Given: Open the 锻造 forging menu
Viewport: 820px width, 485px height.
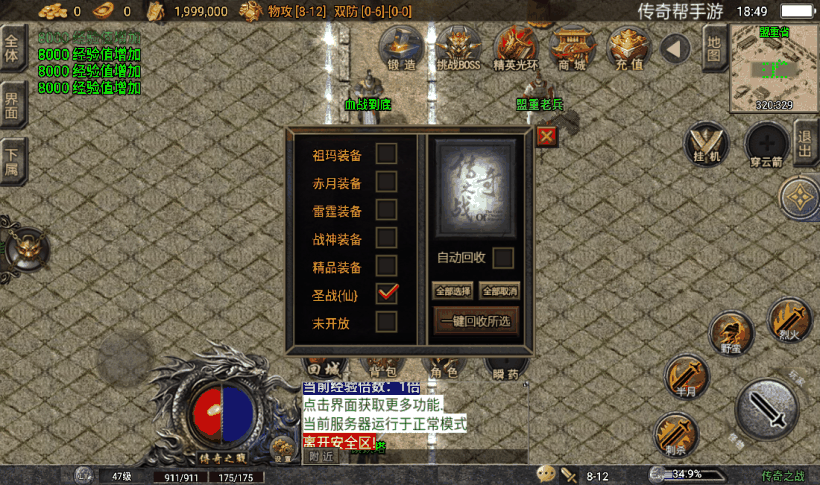Looking at the screenshot, I should tap(399, 47).
